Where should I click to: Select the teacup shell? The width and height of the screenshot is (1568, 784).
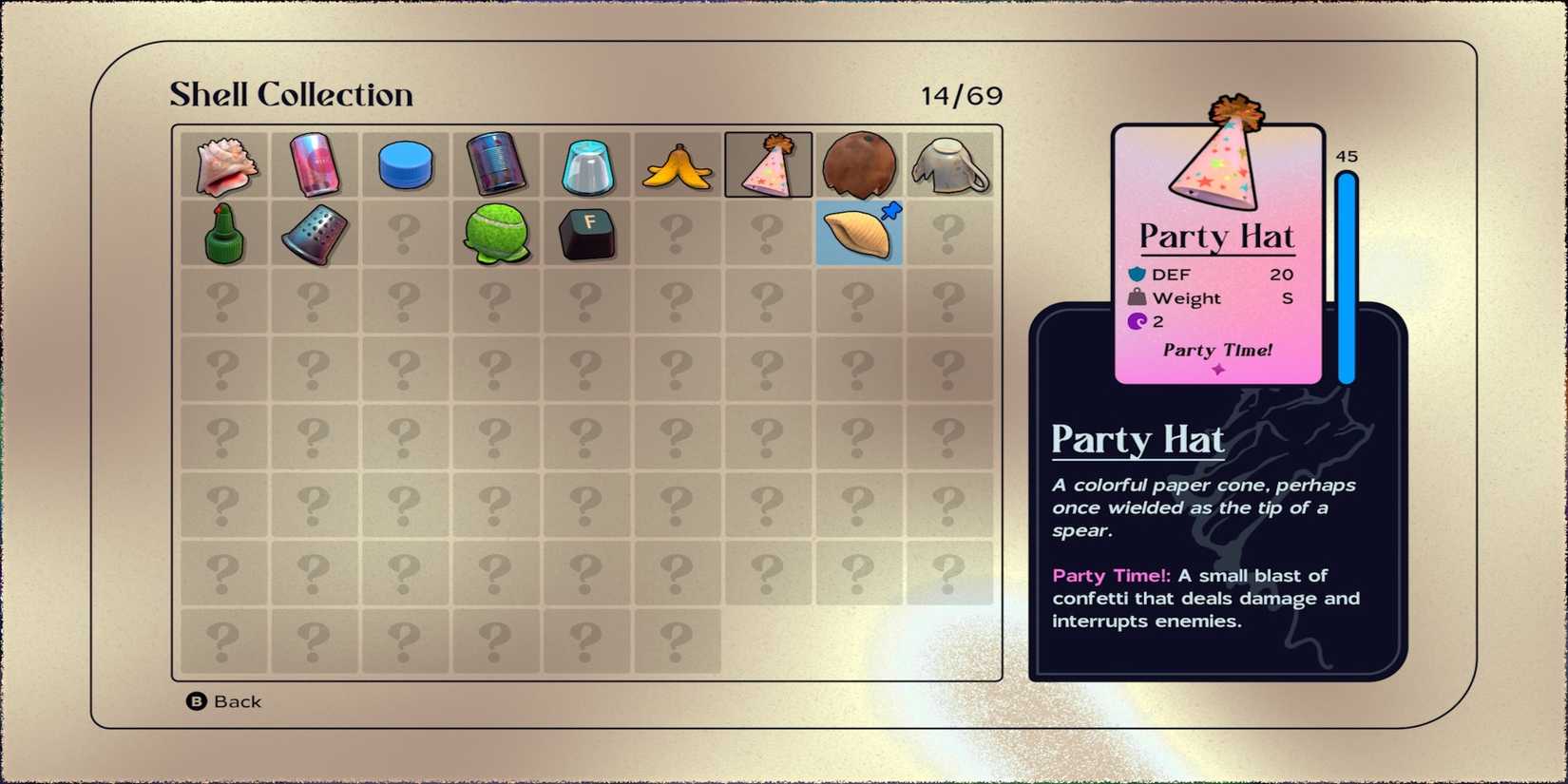click(x=949, y=163)
